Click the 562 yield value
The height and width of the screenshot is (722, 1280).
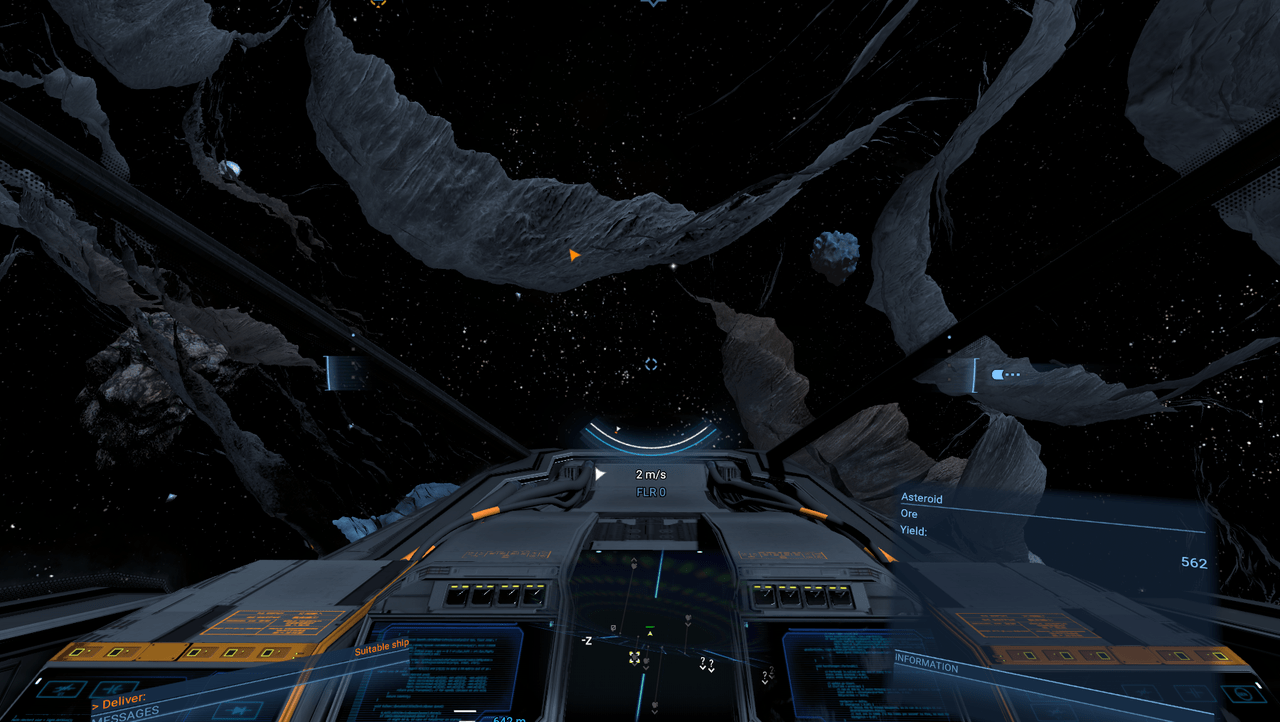[1194, 562]
